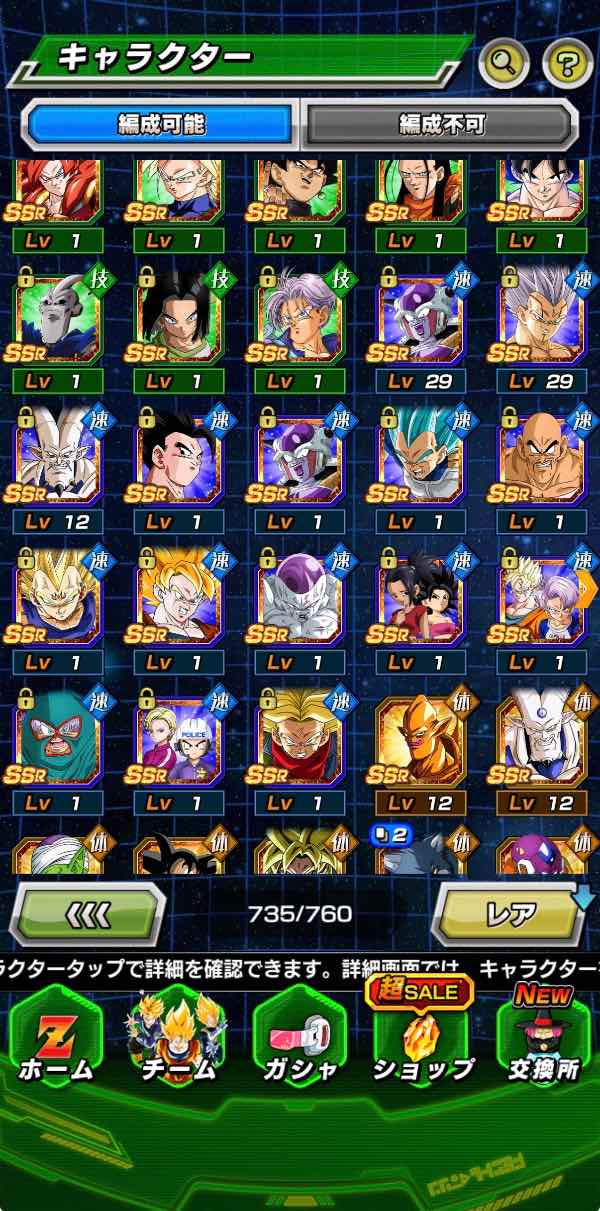The width and height of the screenshot is (600, 1211).
Task: Choose the golden Great Ape card
Action: (420, 737)
